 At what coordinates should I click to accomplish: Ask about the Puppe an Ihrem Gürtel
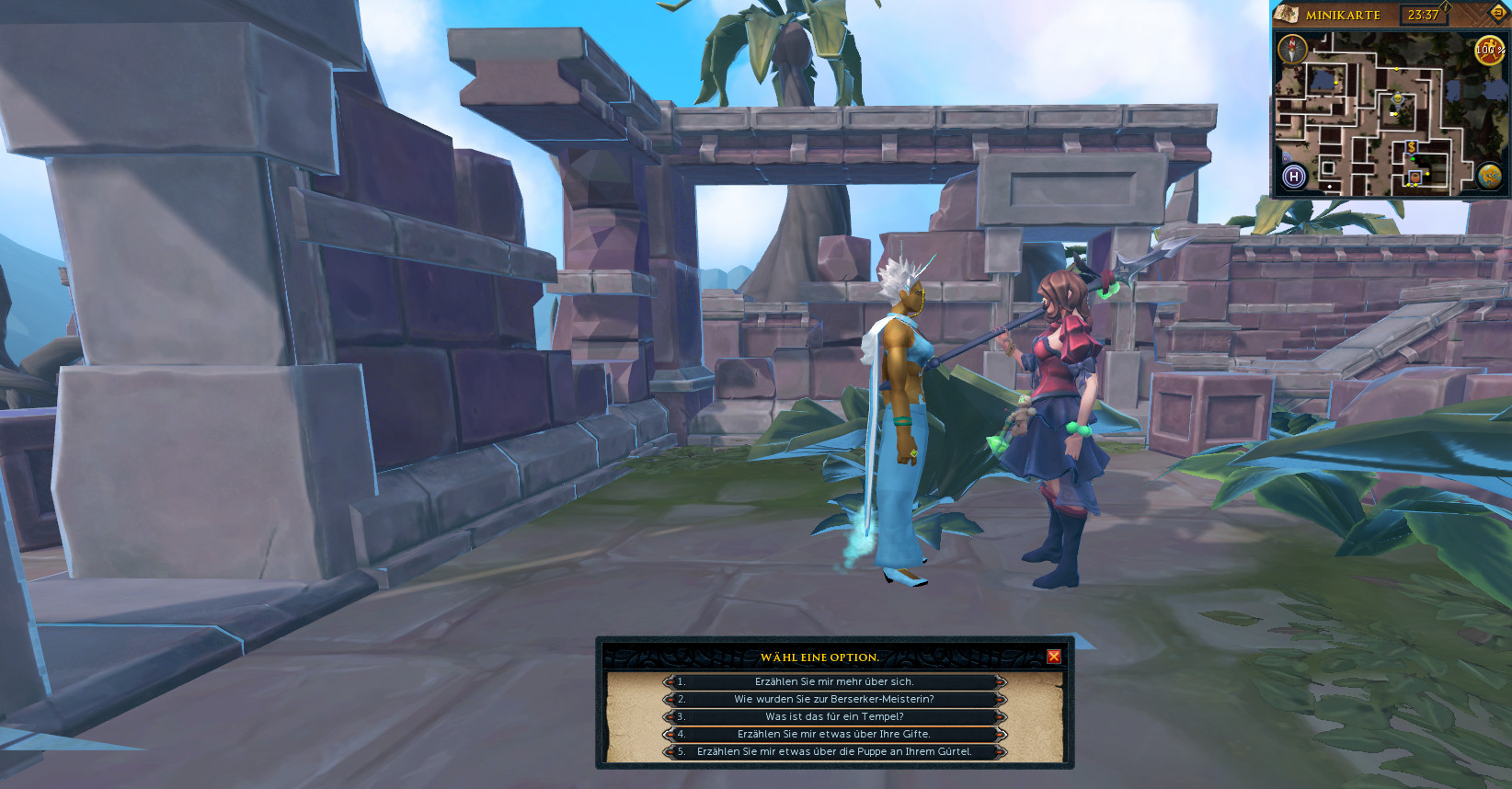[834, 751]
